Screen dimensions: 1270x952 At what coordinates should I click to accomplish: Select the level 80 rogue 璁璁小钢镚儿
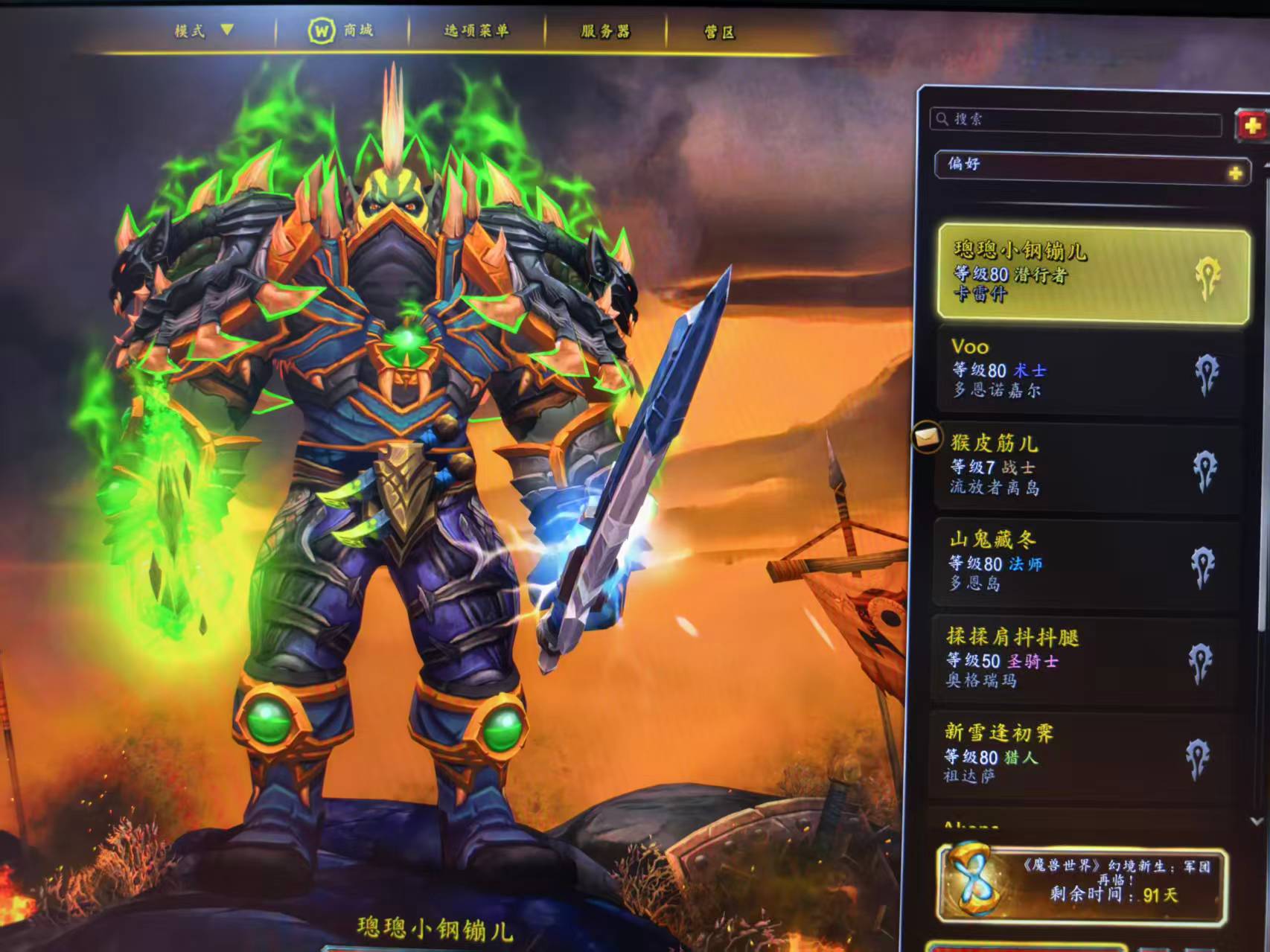1092,274
